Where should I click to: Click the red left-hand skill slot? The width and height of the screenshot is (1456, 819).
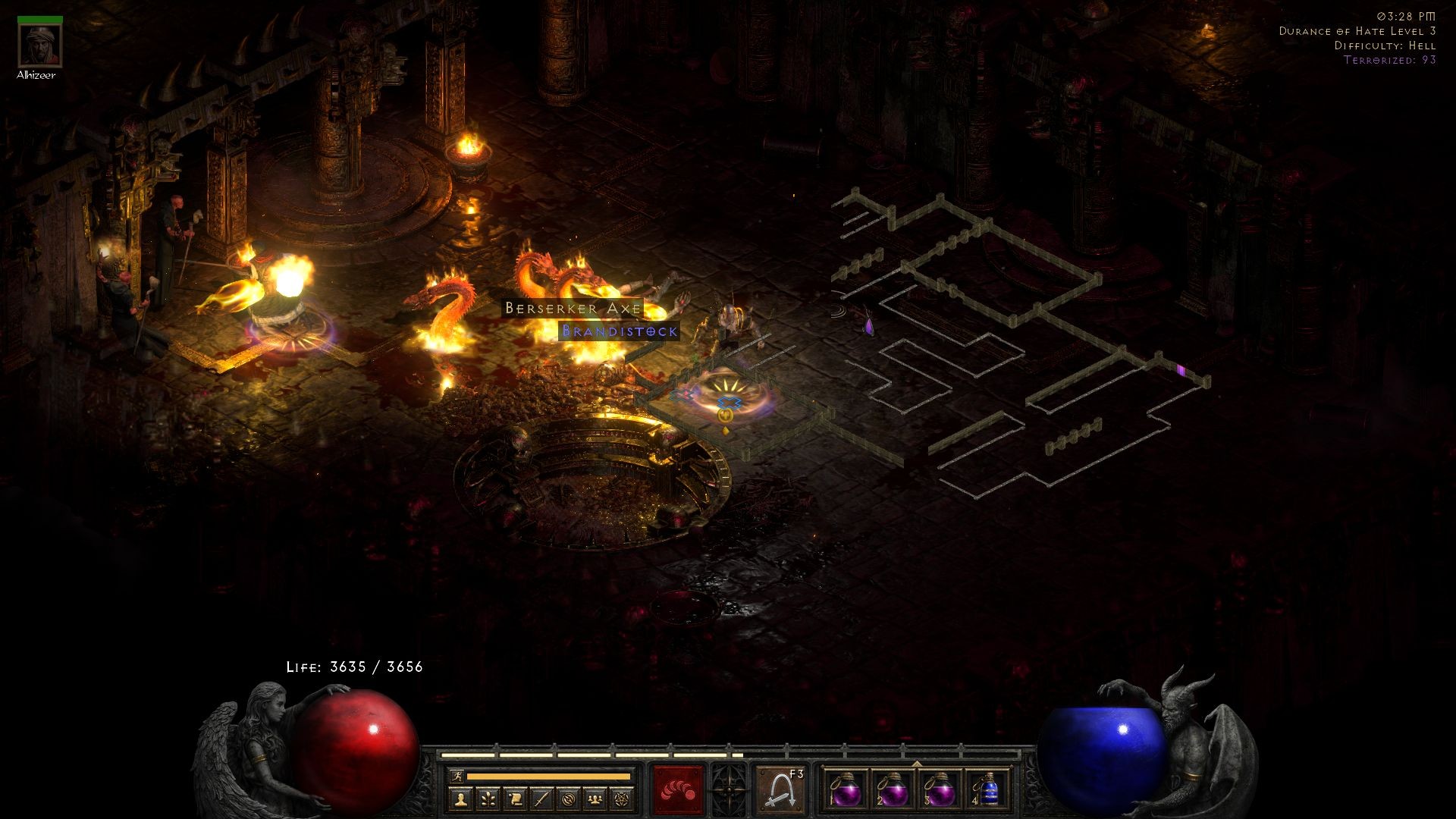click(677, 790)
